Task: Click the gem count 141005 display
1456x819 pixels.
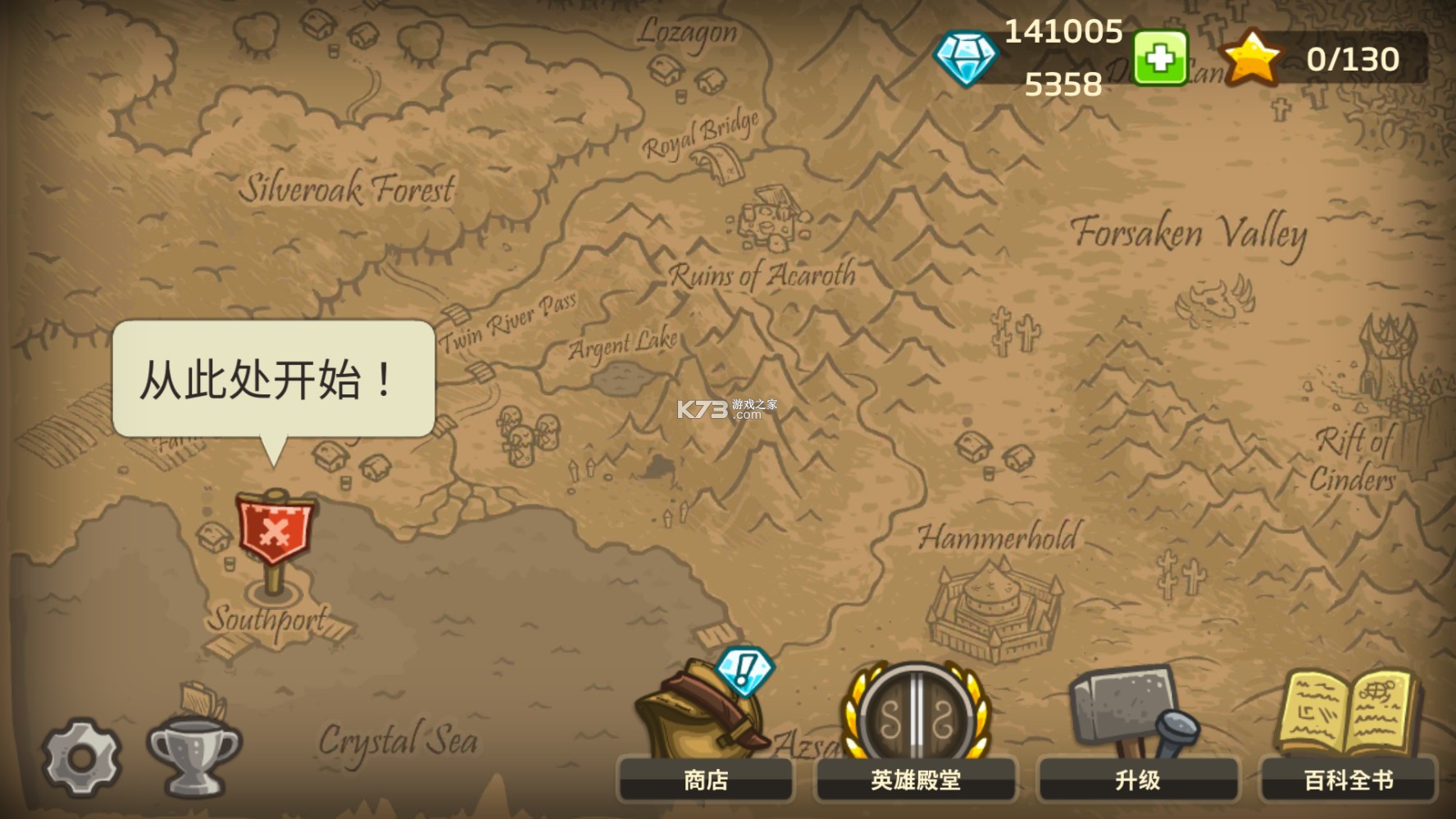Action: coord(1062,31)
